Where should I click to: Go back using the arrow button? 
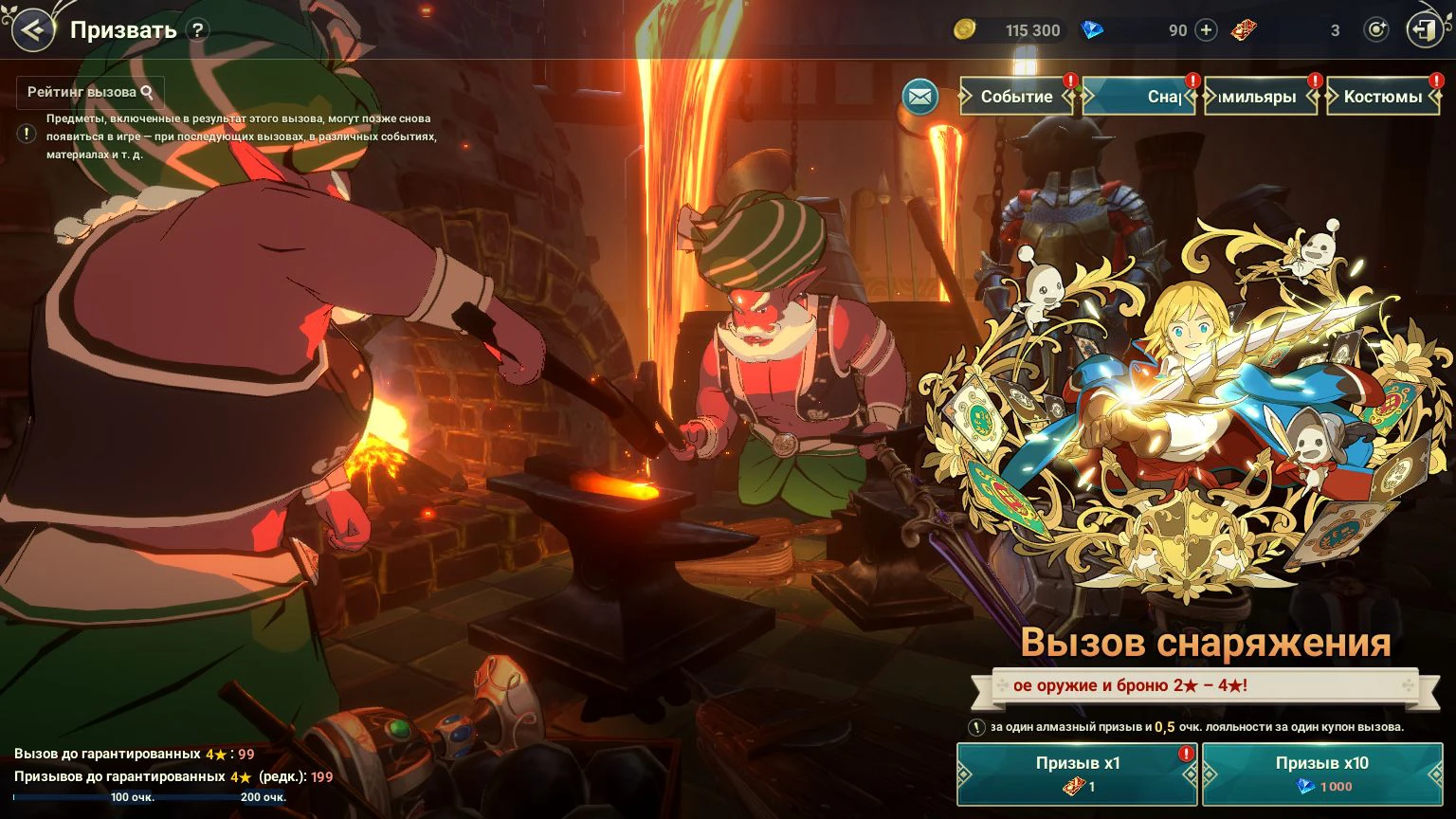(33, 29)
